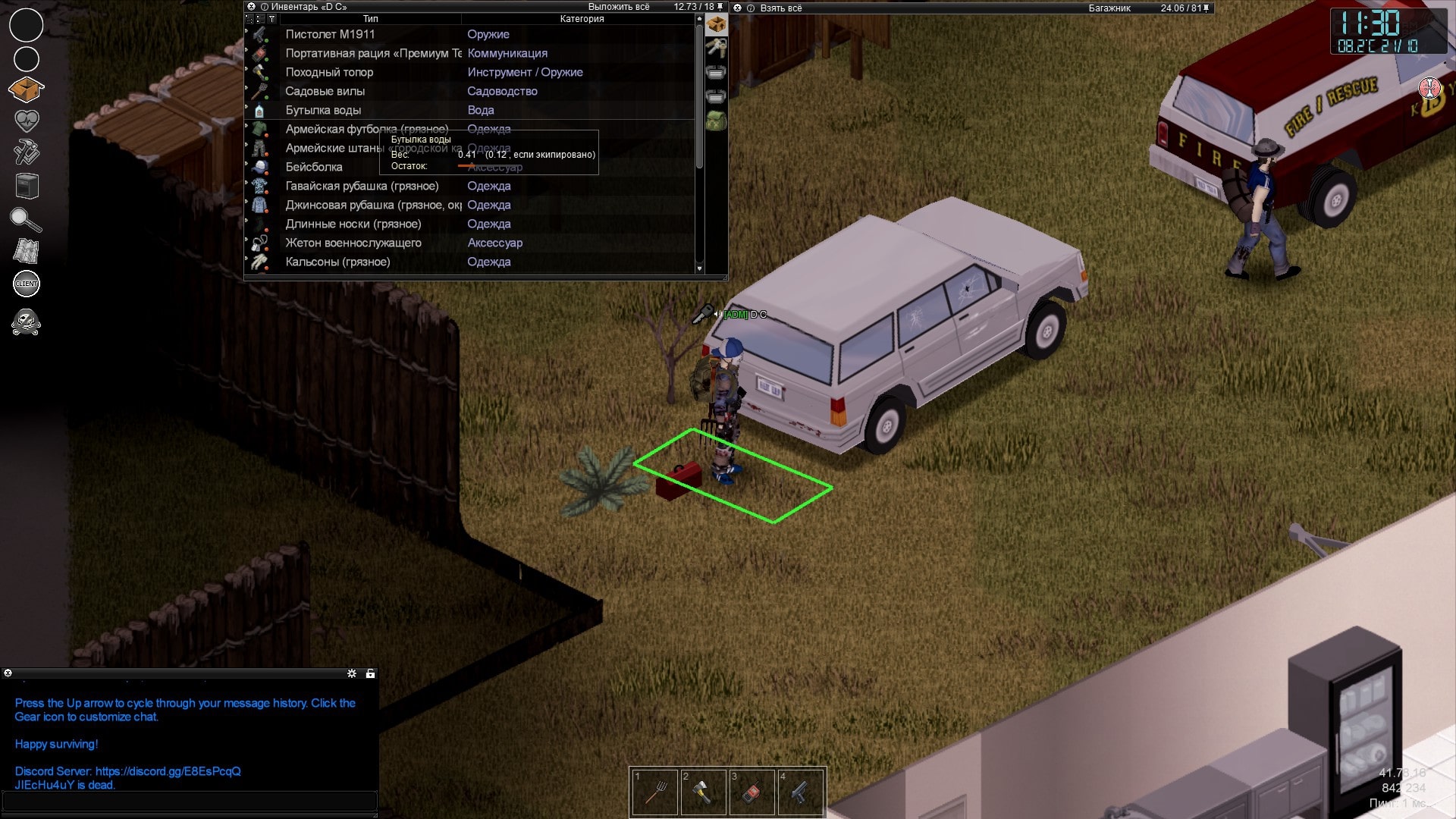Viewport: 1456px width, 819px height.
Task: Pick the Садовые вилы inventory entry
Action: point(325,91)
